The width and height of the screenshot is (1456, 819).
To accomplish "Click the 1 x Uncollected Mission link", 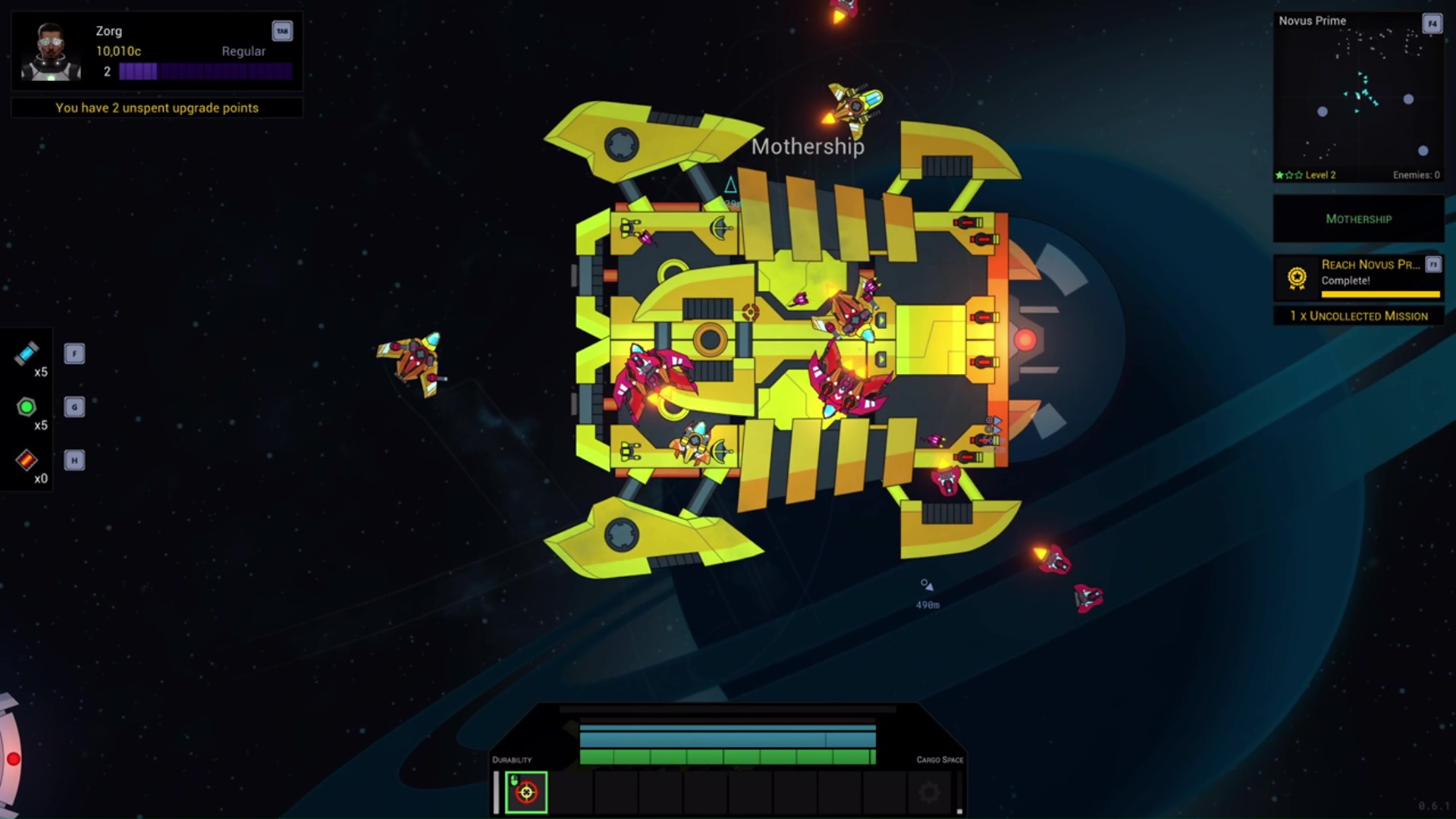I will pos(1357,316).
